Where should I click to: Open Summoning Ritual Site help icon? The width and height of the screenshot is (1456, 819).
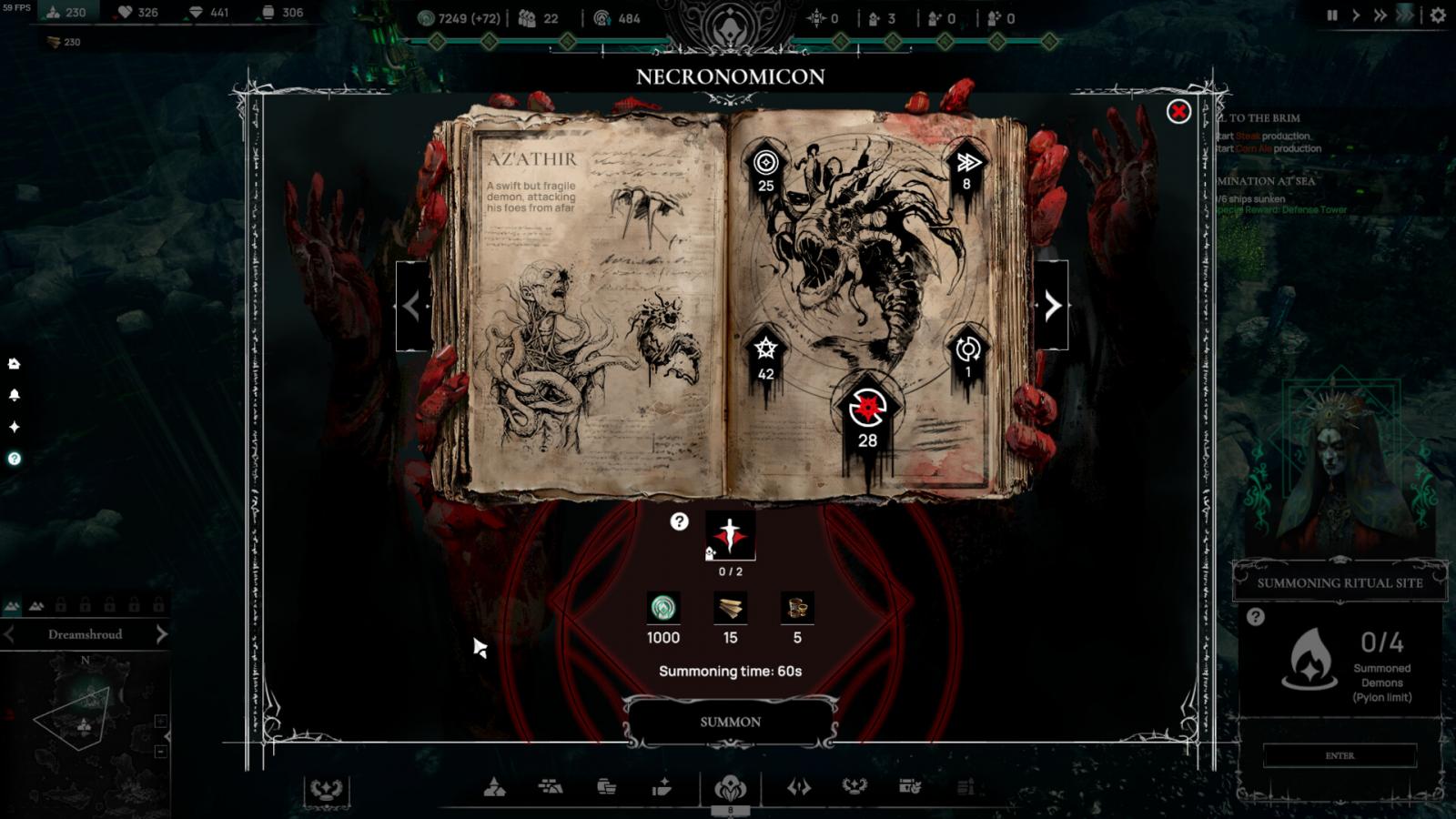tap(1256, 617)
